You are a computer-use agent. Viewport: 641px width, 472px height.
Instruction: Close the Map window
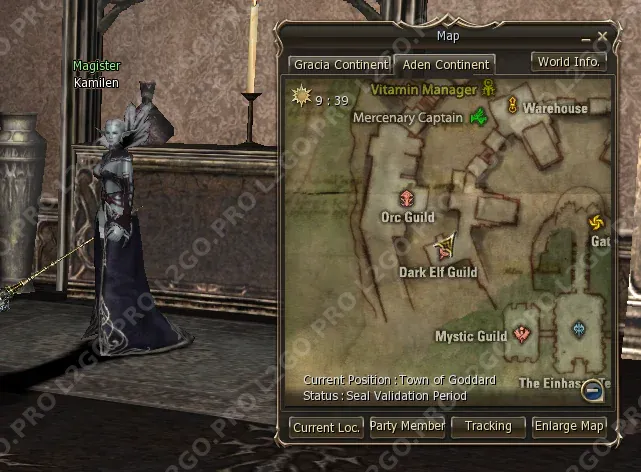pyautogui.click(x=602, y=37)
